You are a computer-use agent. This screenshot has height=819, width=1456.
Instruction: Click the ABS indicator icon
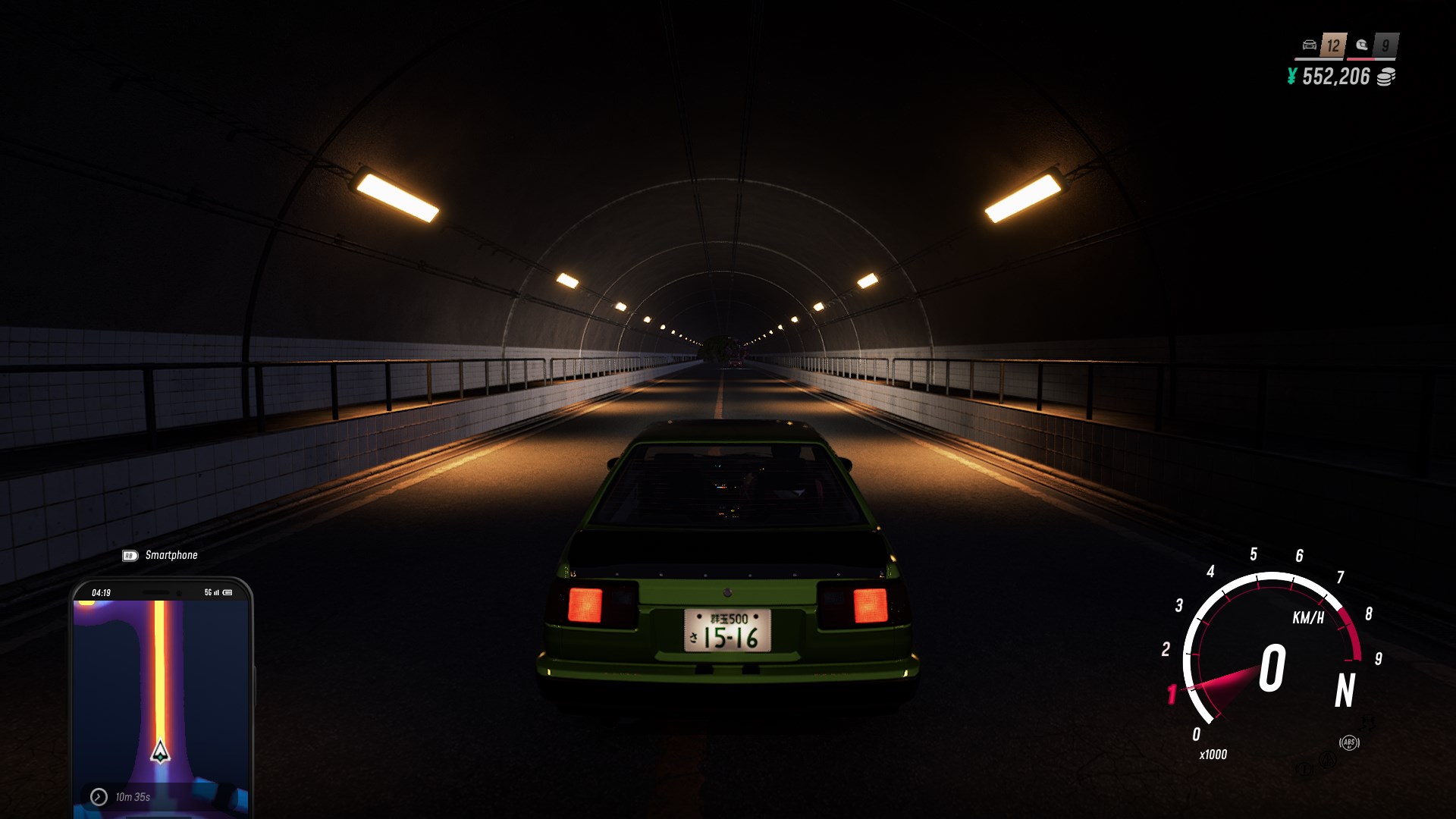pos(1349,742)
